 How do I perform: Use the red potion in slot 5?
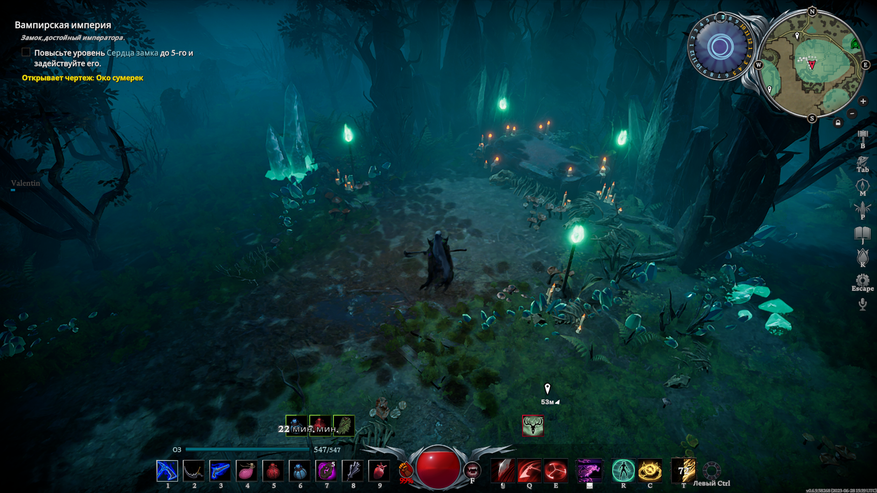click(x=272, y=470)
